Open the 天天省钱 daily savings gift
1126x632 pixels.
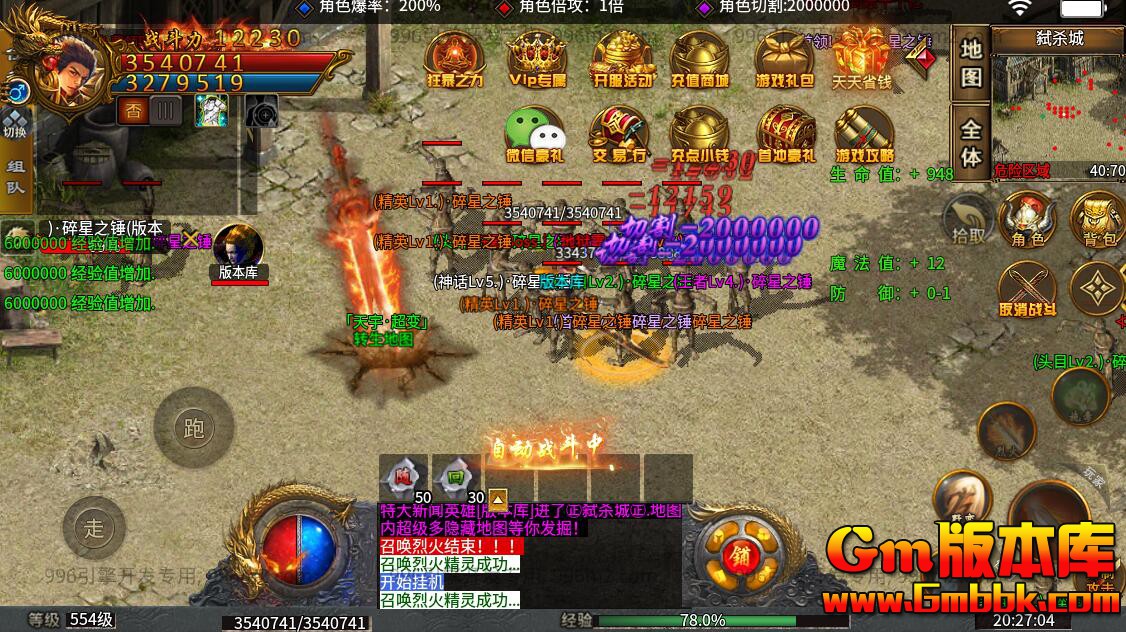tap(862, 58)
